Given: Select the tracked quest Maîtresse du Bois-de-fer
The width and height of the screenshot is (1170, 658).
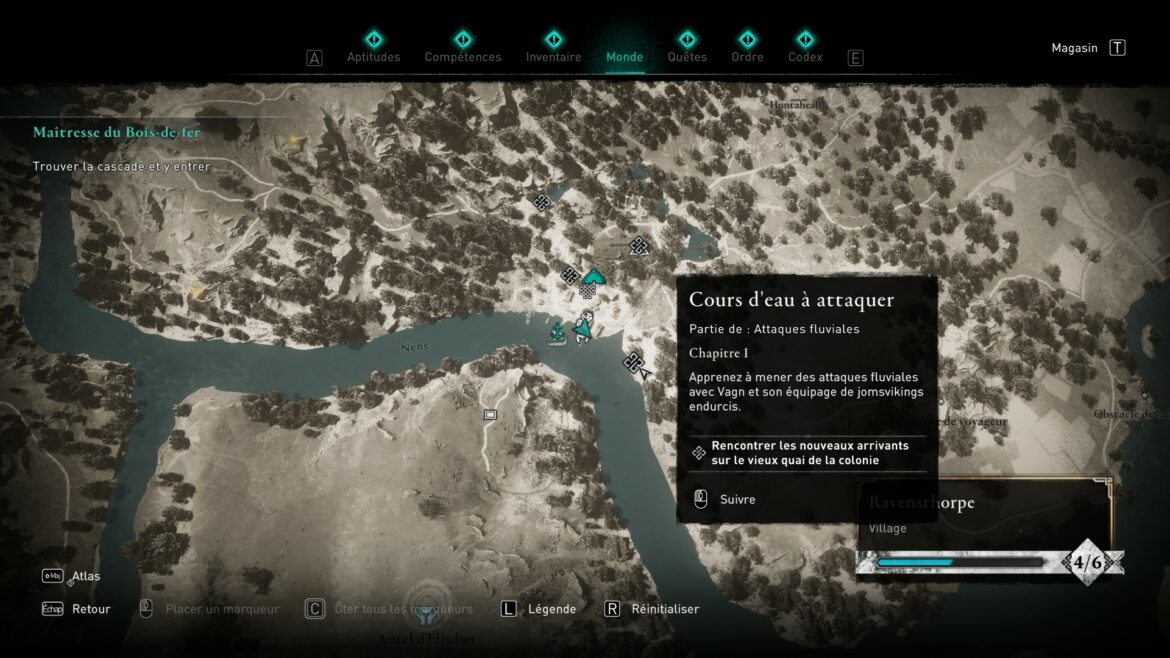Looking at the screenshot, I should pyautogui.click(x=117, y=132).
